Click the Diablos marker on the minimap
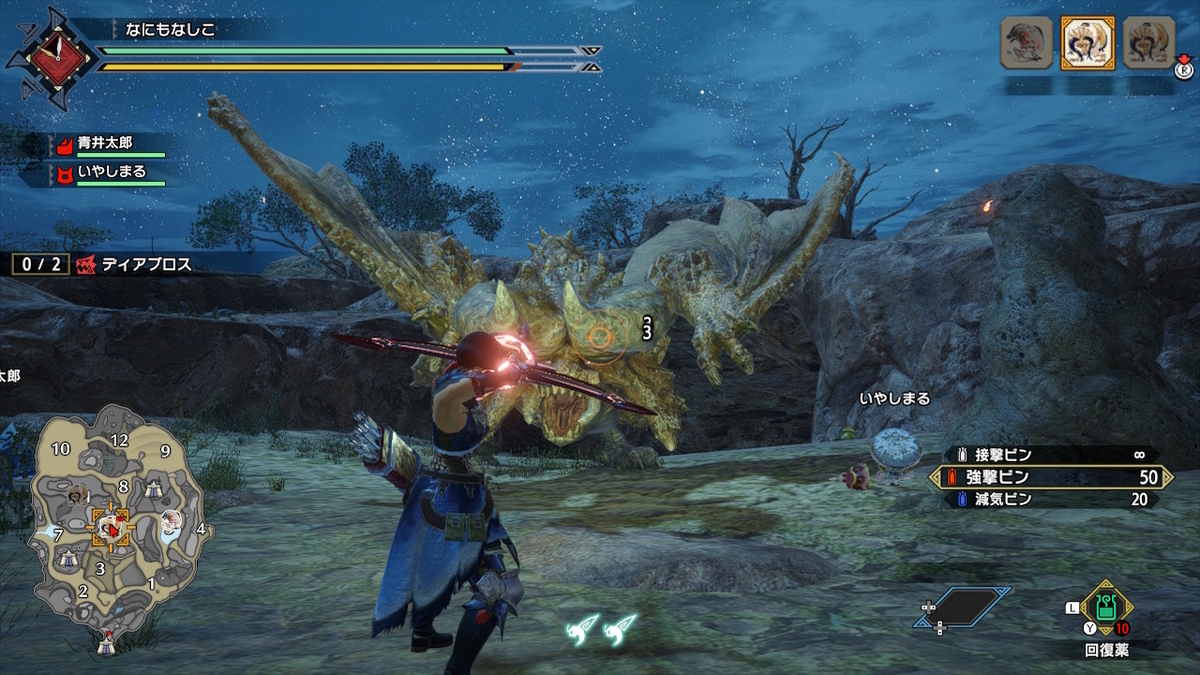Screen dimensions: 1200x675 (x=109, y=526)
